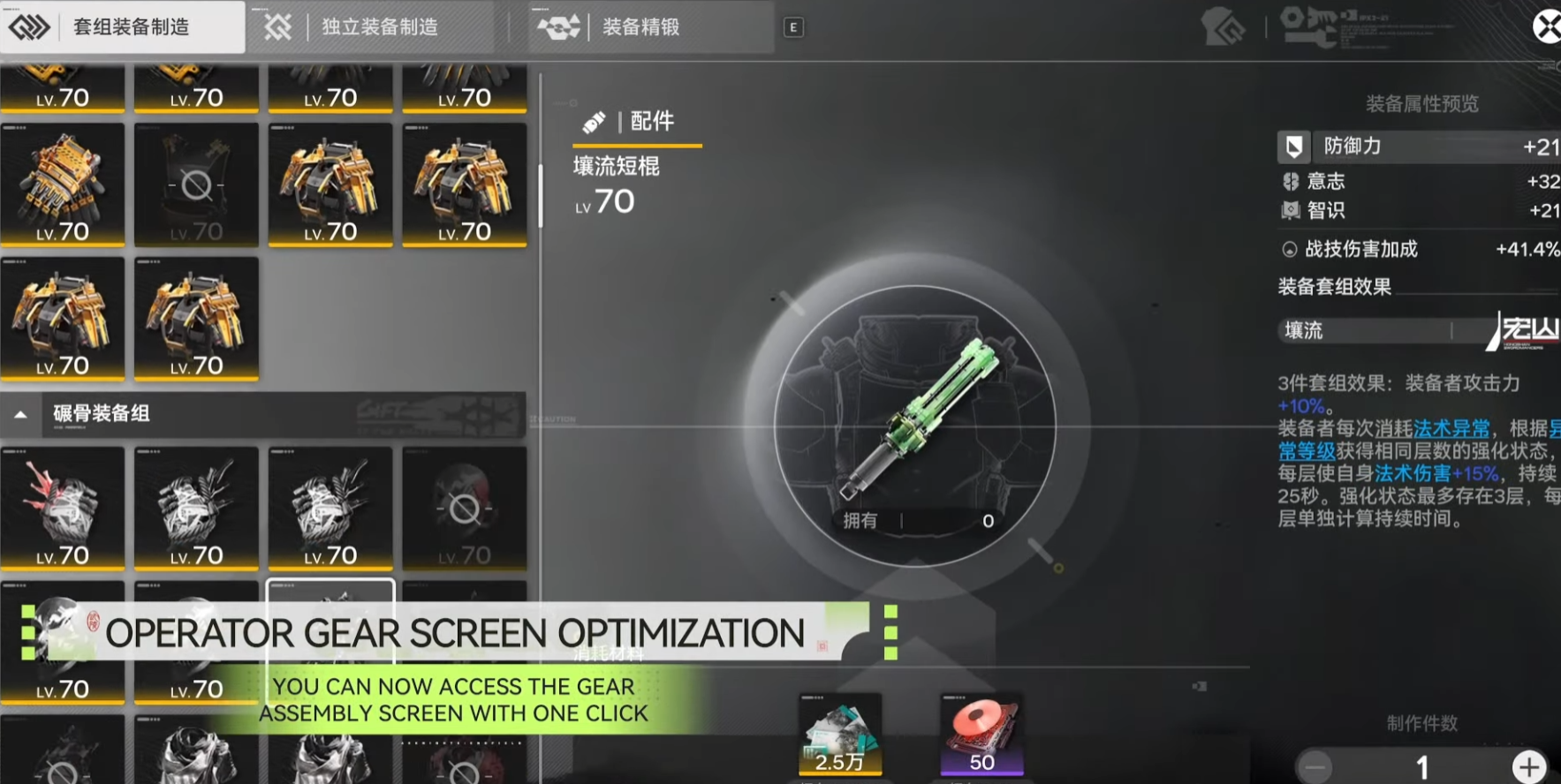The width and height of the screenshot is (1561, 784).
Task: Choose the red-spiked skull mask gear tile
Action: [x=63, y=508]
